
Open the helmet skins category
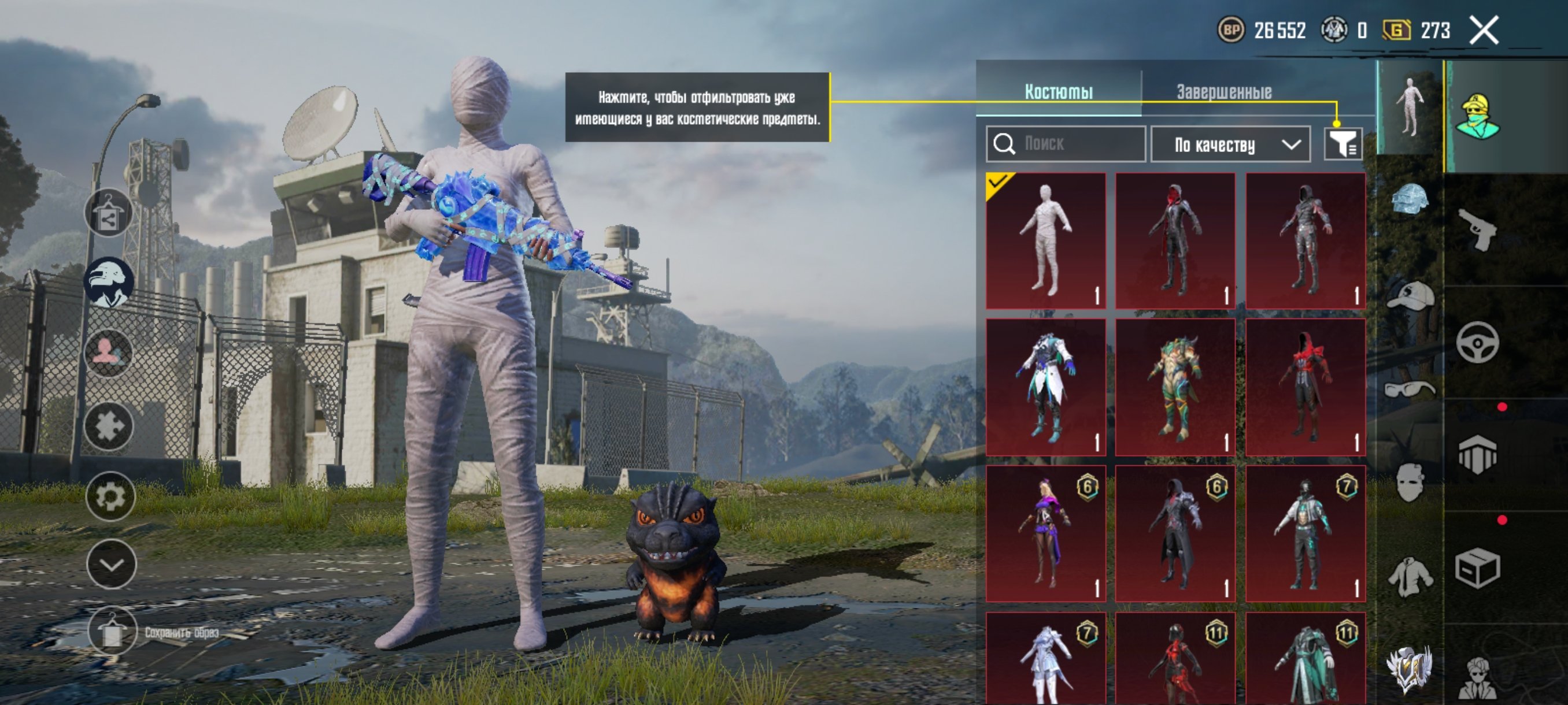pyautogui.click(x=1409, y=199)
